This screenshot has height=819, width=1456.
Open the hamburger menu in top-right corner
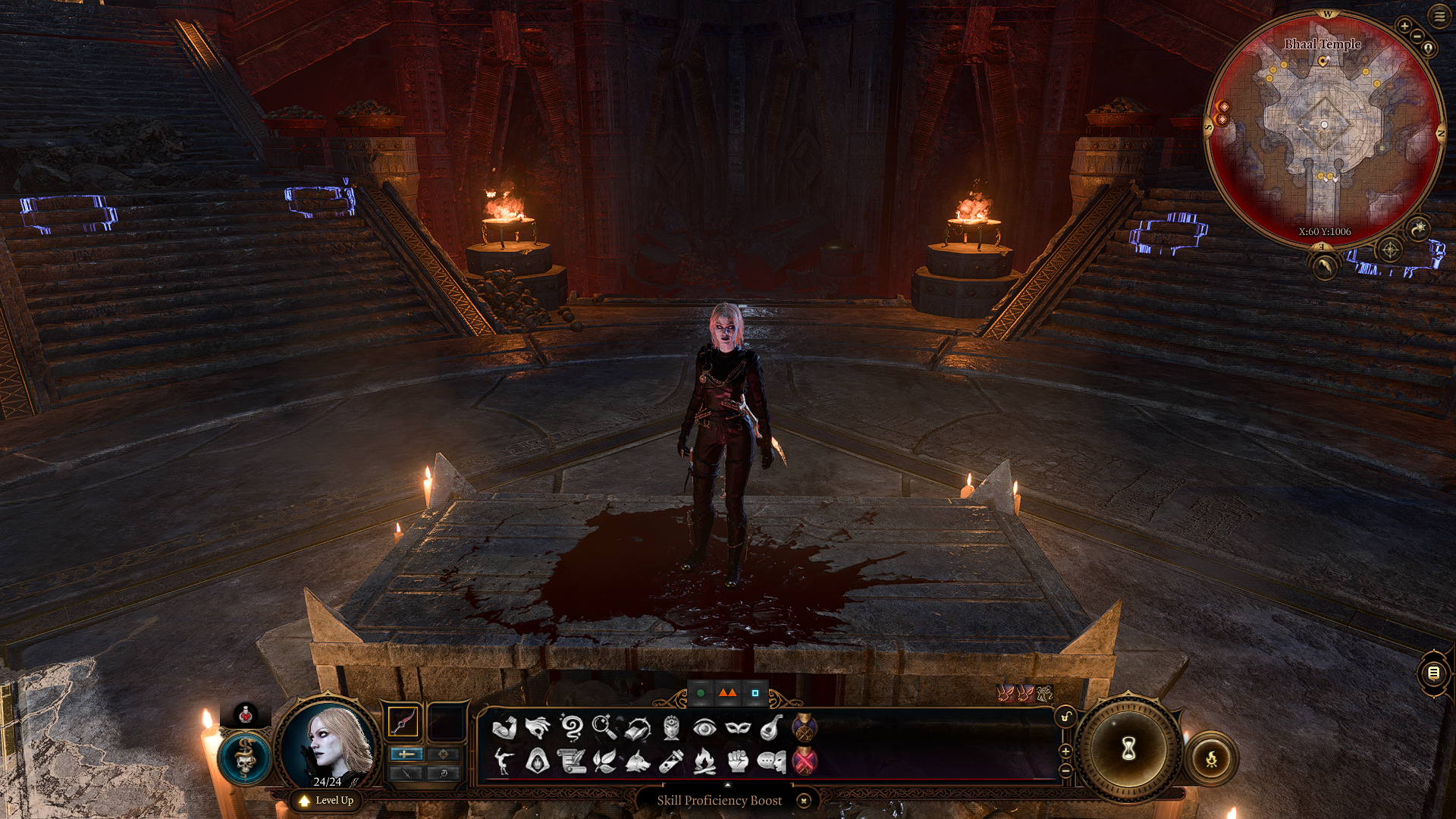click(1440, 17)
